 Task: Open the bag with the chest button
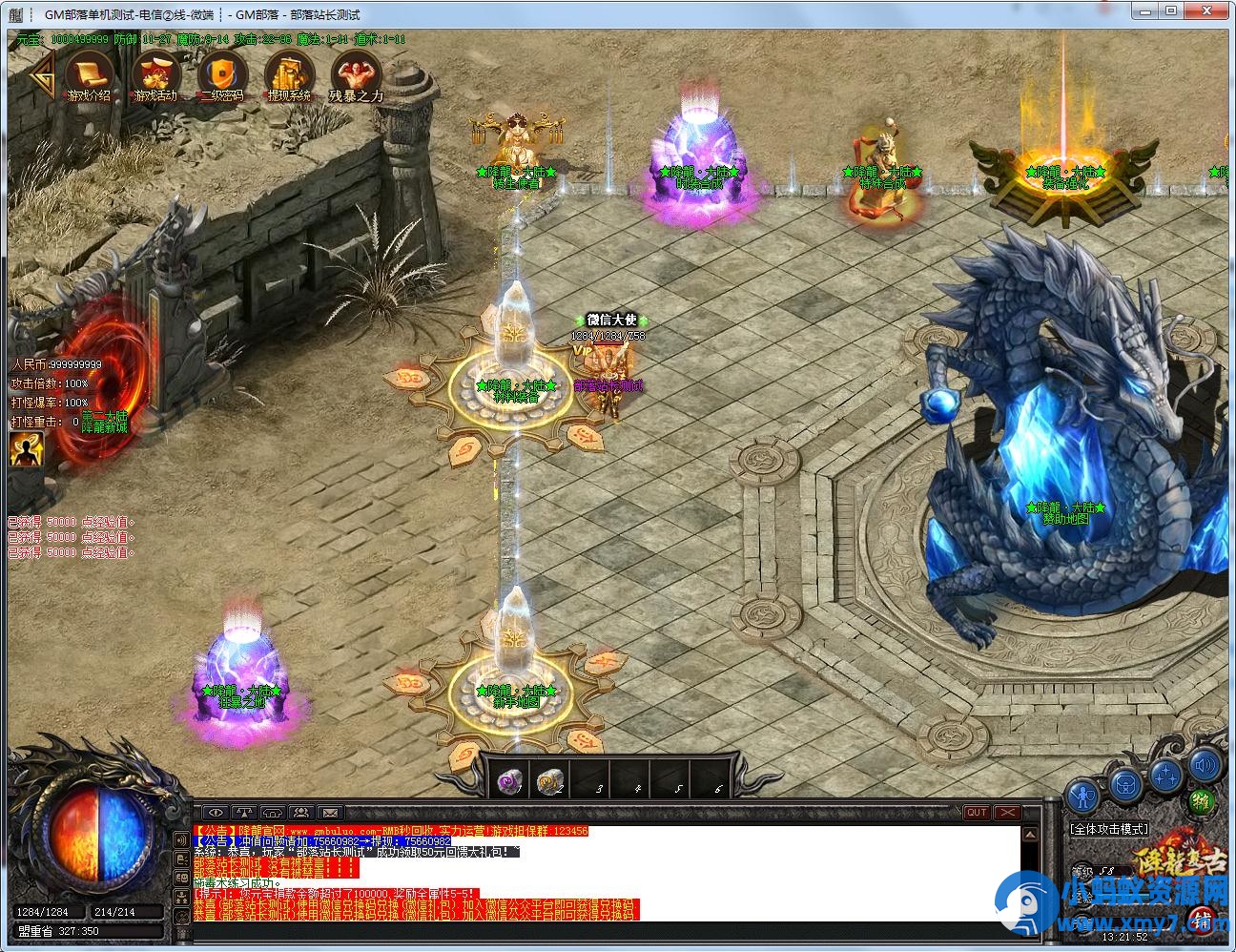point(1126,785)
